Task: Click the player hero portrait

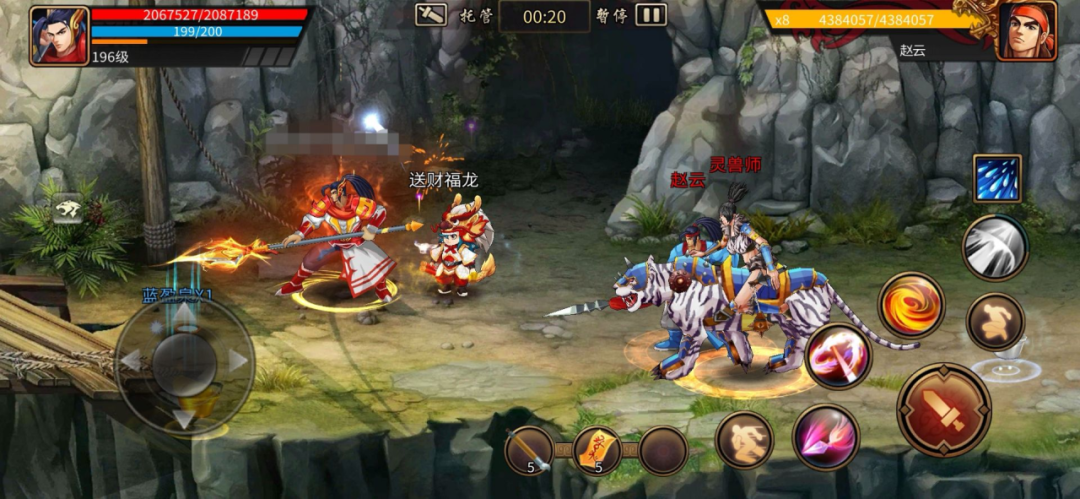Action: pyautogui.click(x=59, y=36)
